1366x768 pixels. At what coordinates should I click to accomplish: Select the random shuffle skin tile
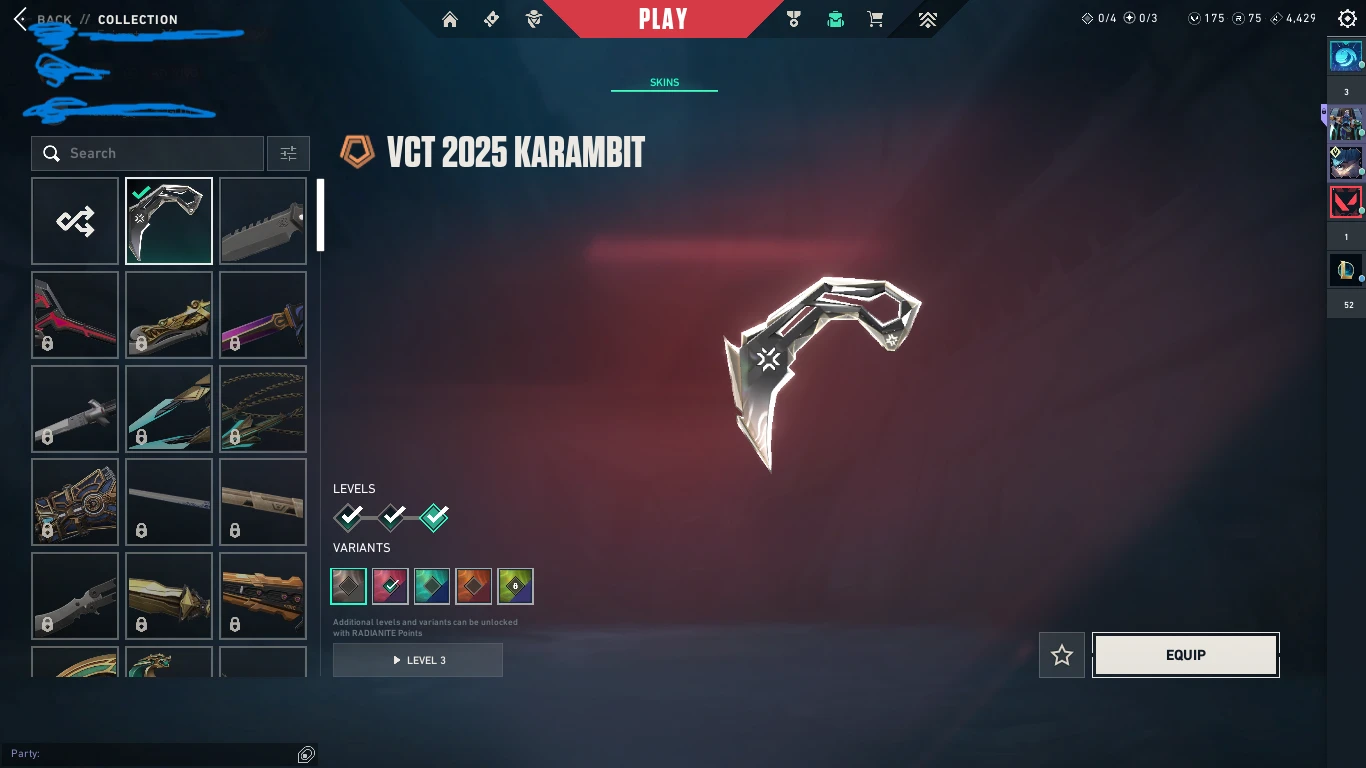point(75,221)
